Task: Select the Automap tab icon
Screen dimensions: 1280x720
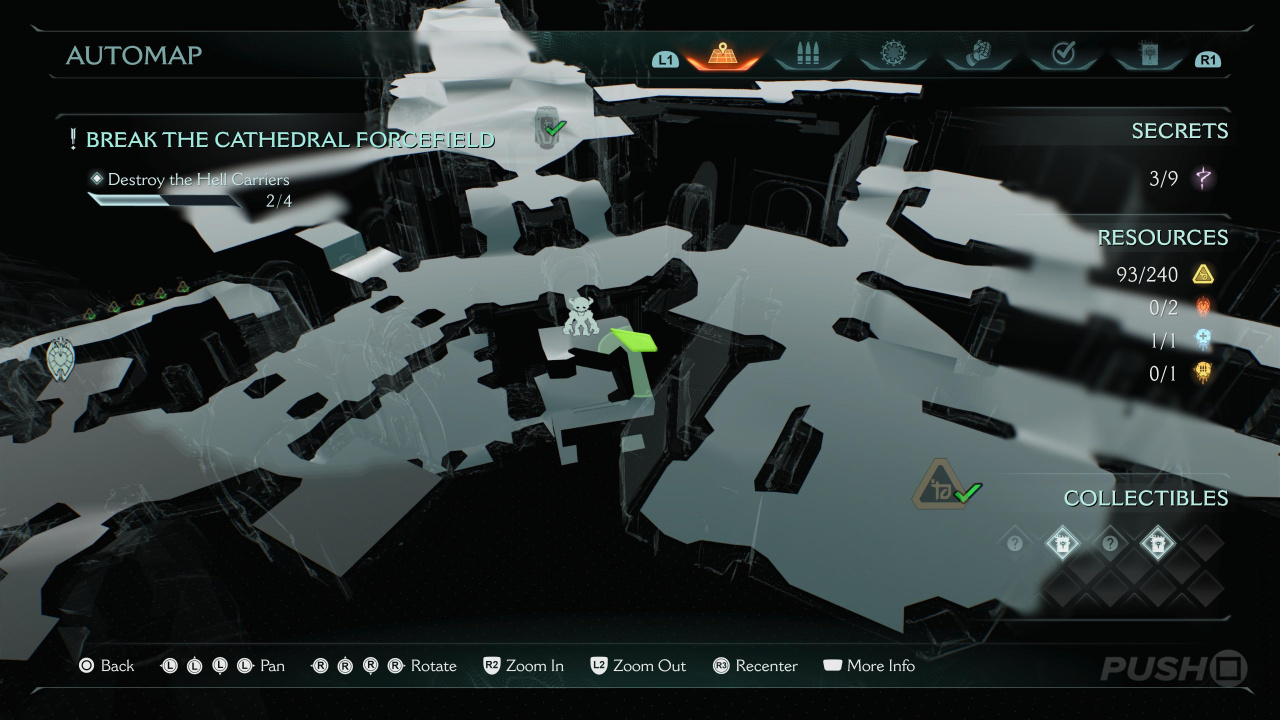Action: pyautogui.click(x=721, y=55)
